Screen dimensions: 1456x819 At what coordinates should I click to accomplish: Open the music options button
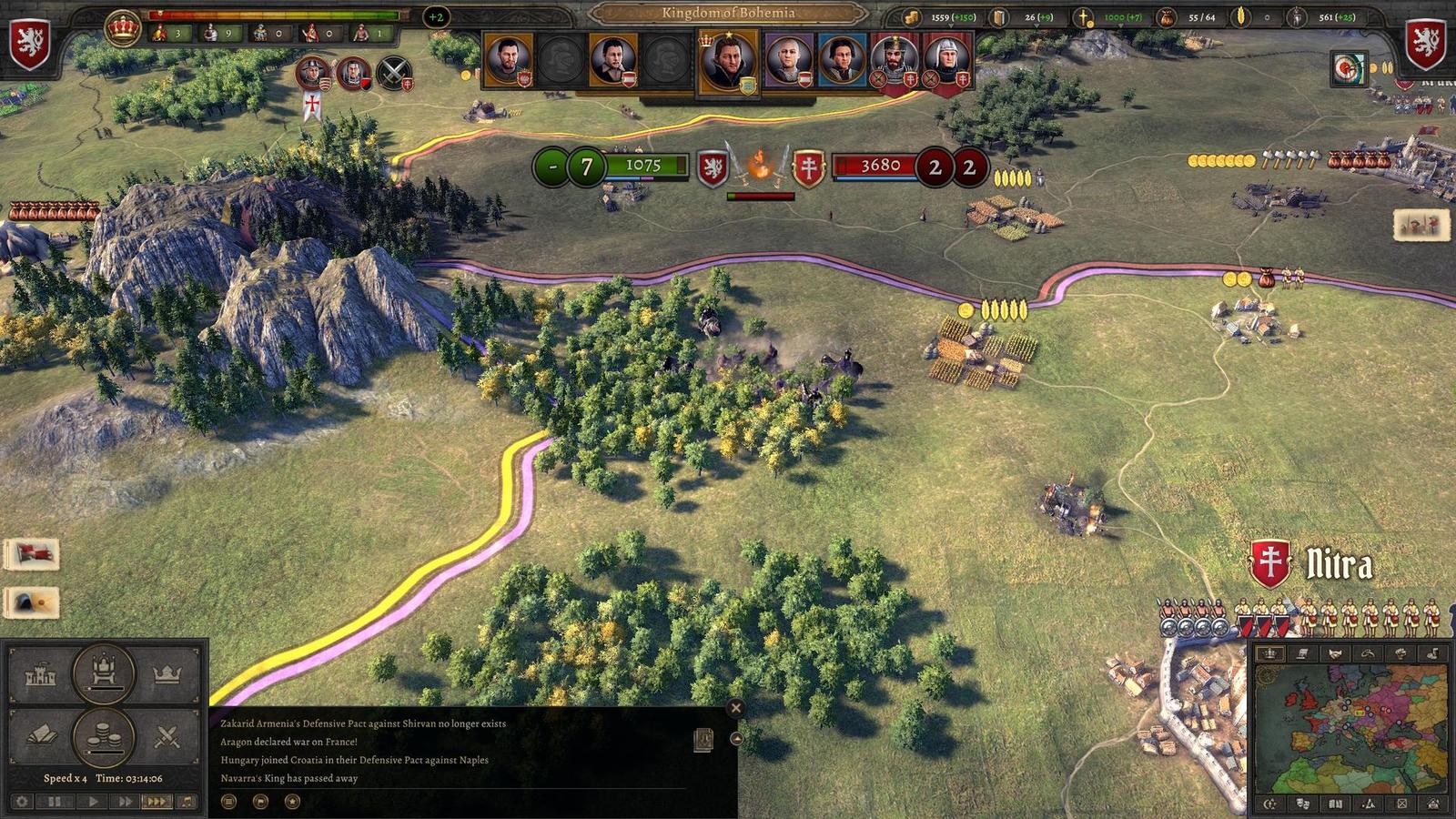point(187,802)
